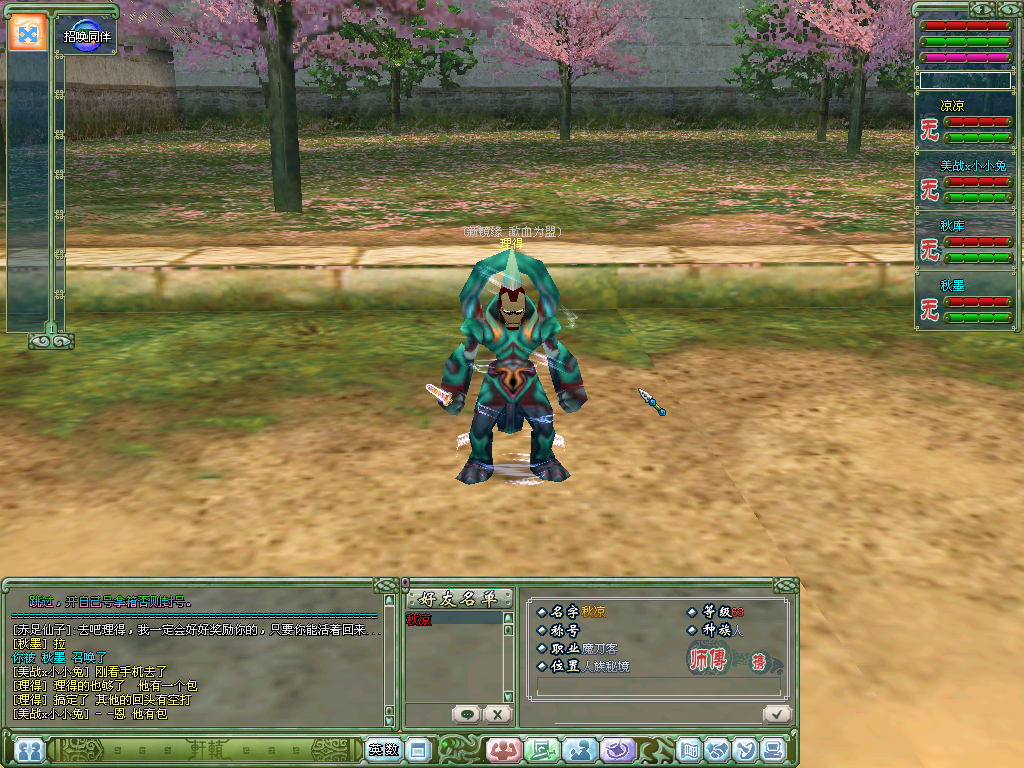Select party member 美战x小小兔
1024x768 pixels.
[966, 165]
